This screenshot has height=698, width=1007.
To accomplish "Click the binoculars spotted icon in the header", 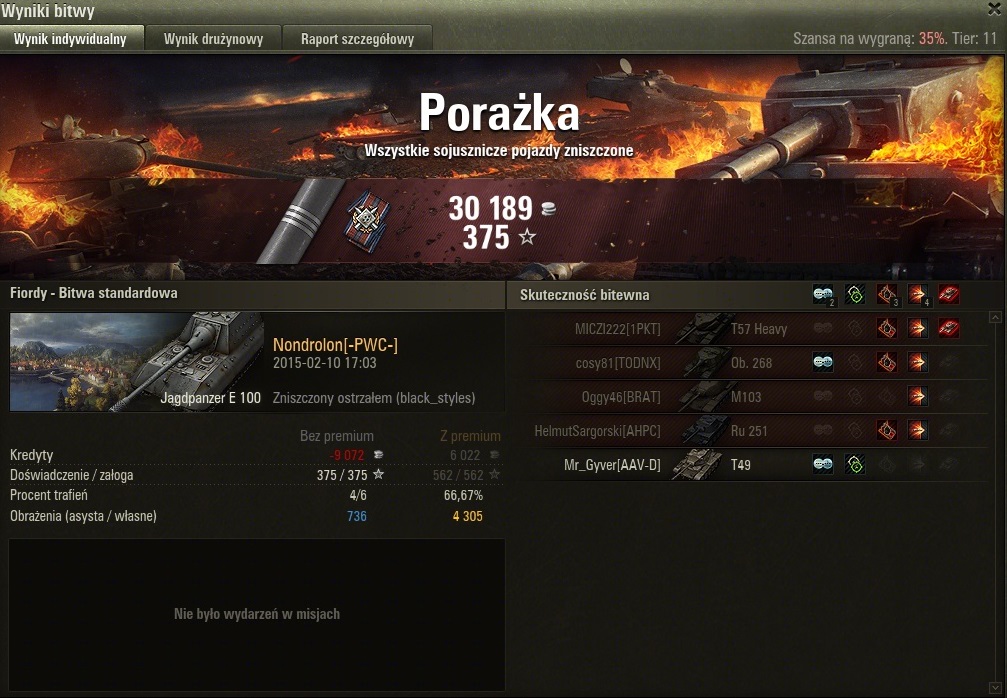I will click(x=823, y=294).
